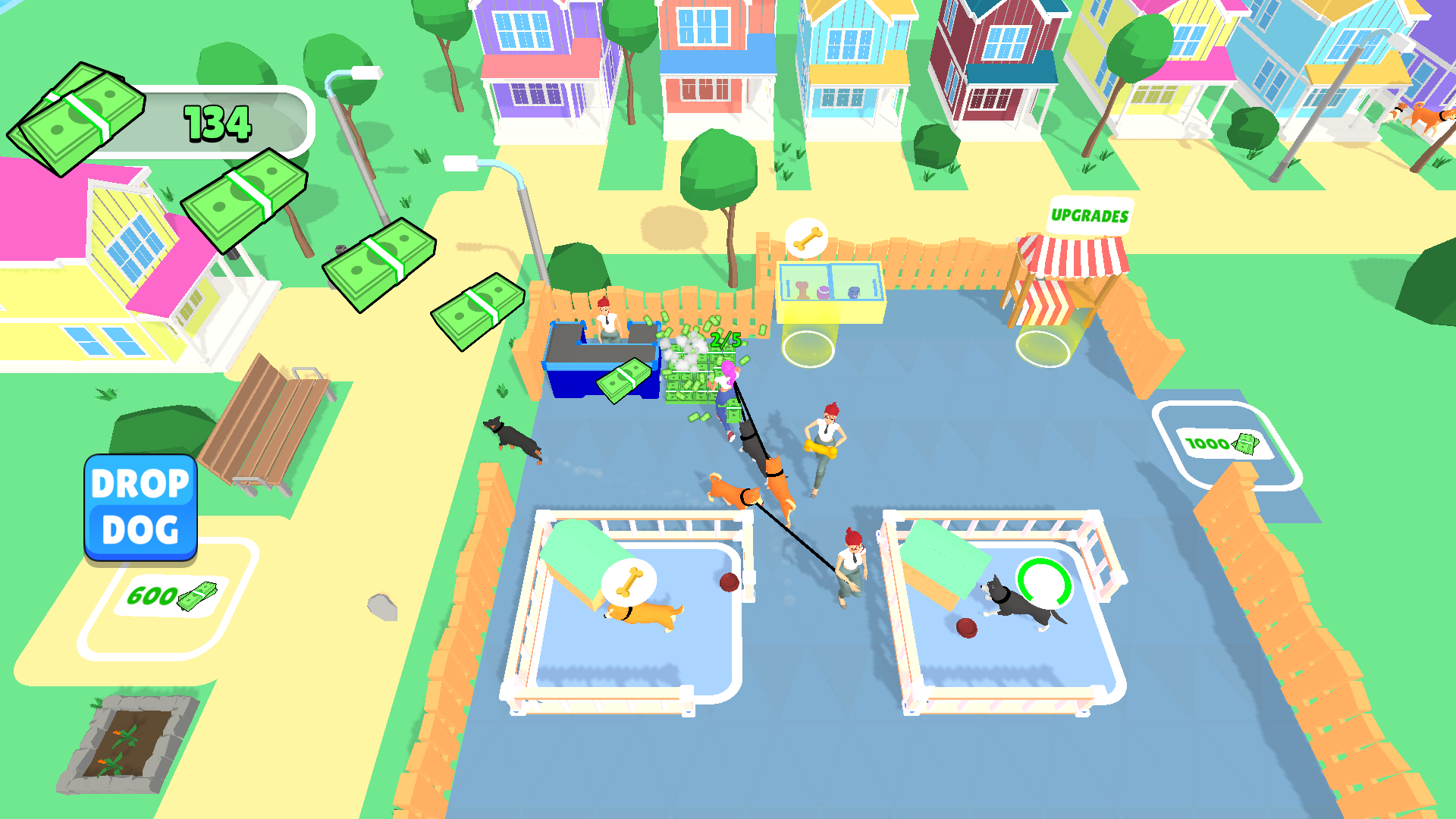The width and height of the screenshot is (1456, 819).
Task: Tap the 2/5 capacity counter above the cash pile
Action: pyautogui.click(x=724, y=340)
